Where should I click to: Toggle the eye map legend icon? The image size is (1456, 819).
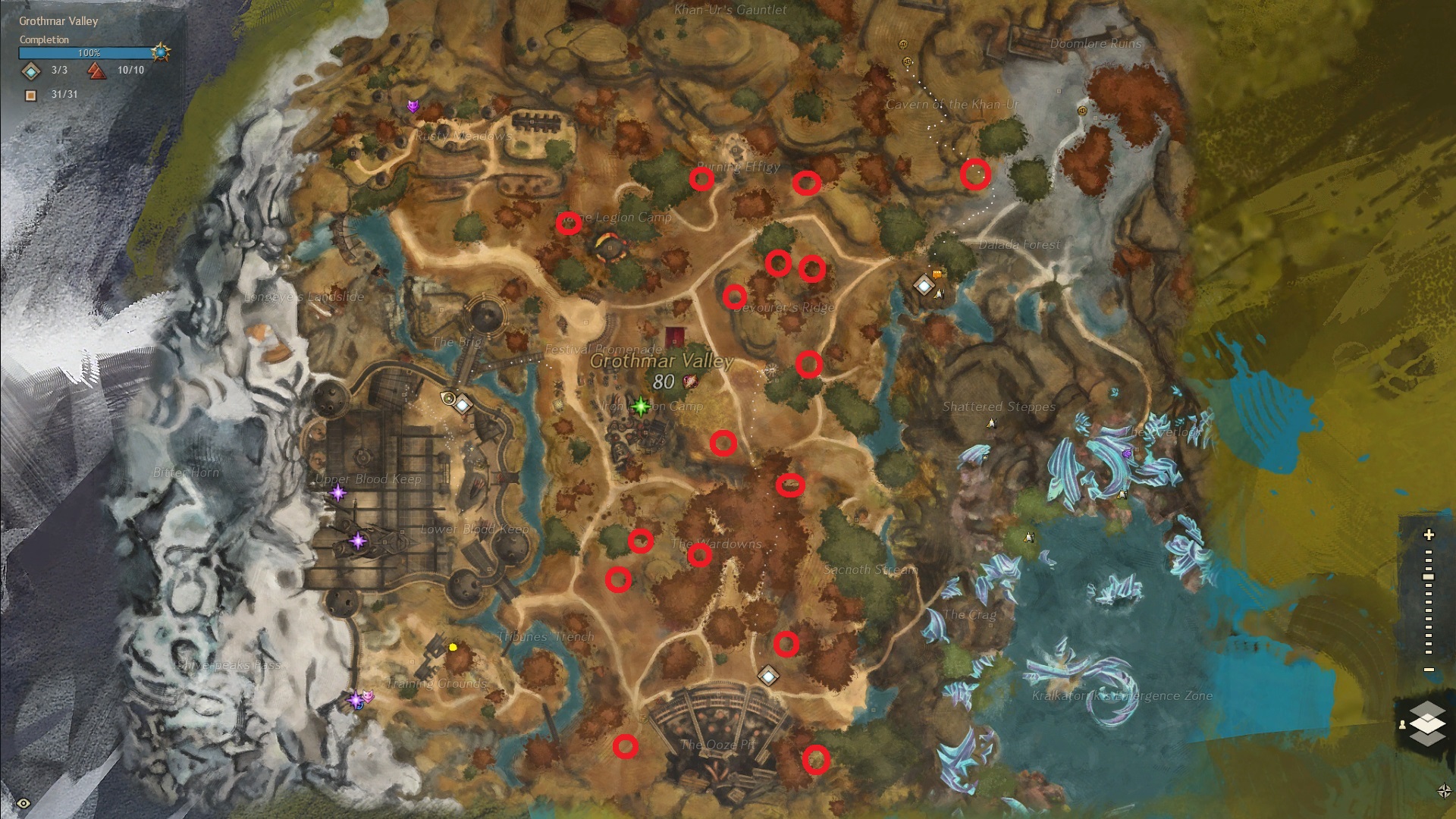pos(24,803)
